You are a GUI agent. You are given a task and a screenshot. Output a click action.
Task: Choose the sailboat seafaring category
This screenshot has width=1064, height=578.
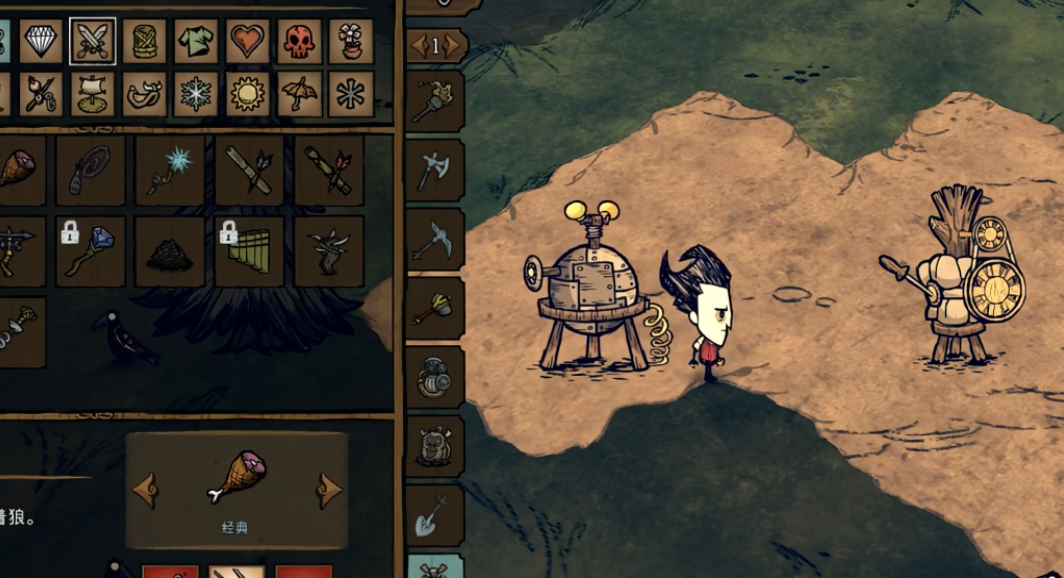[x=93, y=93]
